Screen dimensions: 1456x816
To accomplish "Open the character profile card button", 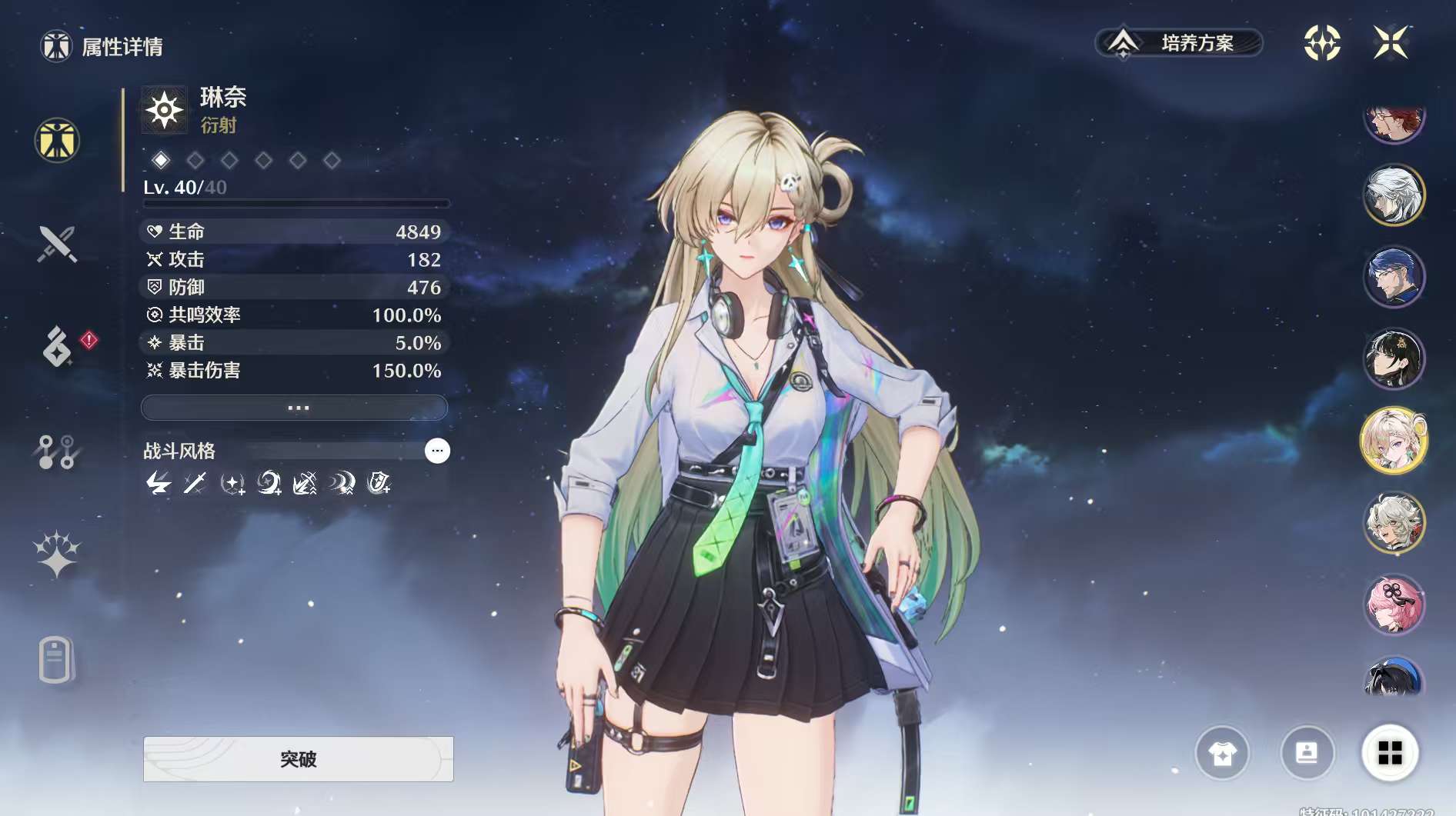I will [1306, 753].
